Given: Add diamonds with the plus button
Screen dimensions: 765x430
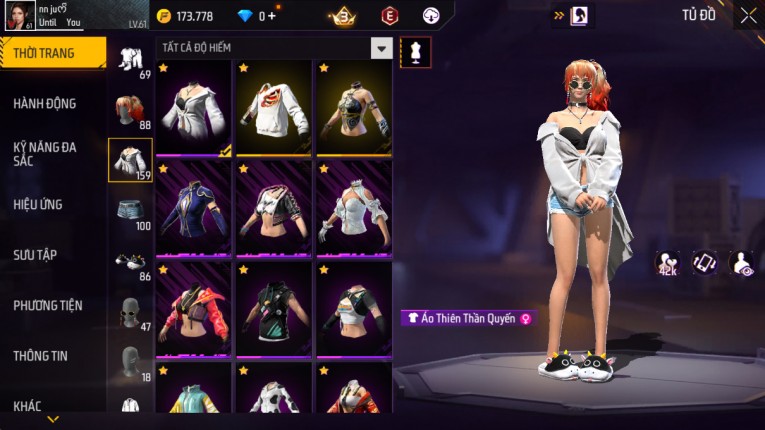Looking at the screenshot, I should [272, 16].
